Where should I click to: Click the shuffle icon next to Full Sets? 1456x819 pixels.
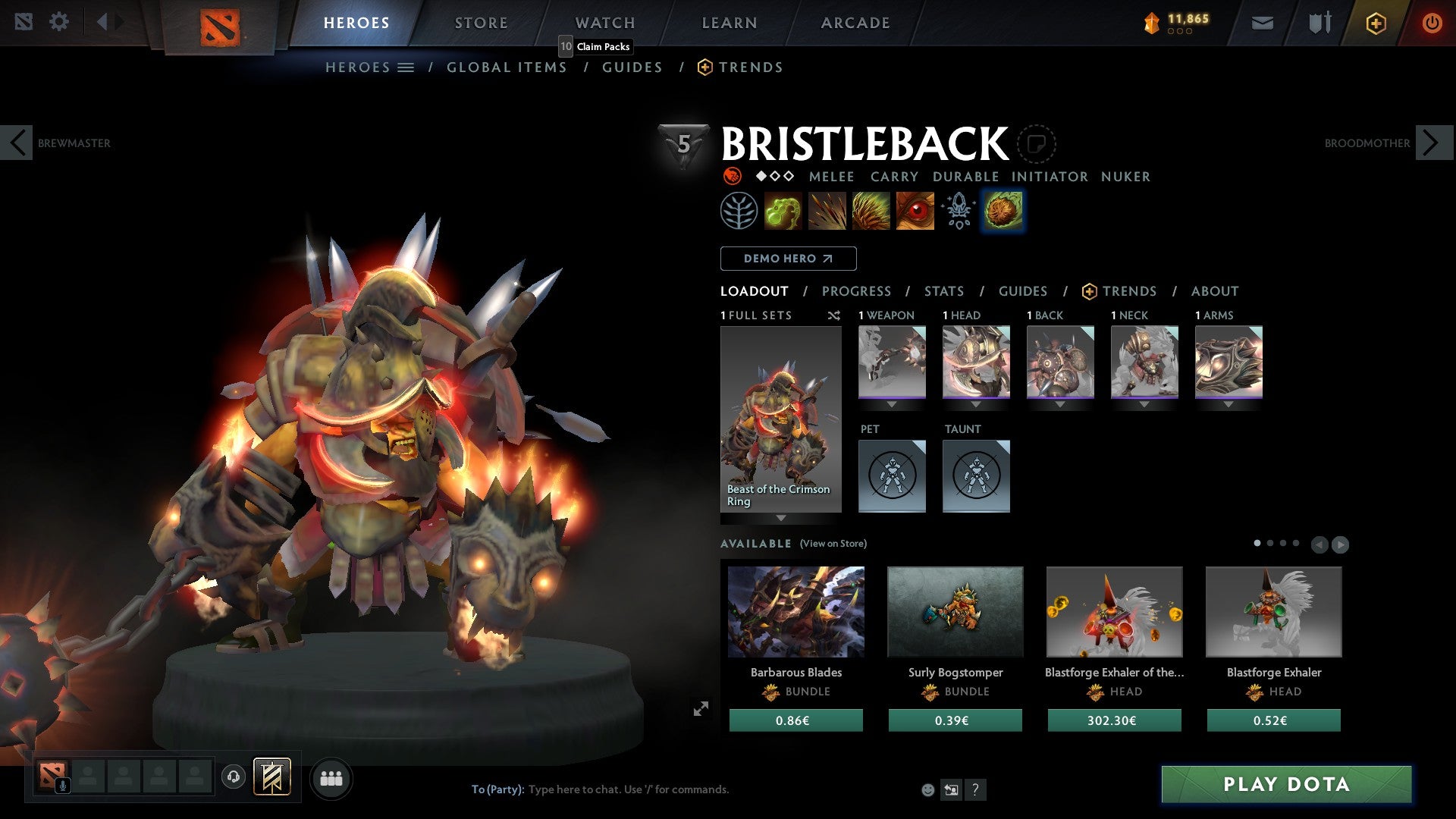tap(834, 315)
